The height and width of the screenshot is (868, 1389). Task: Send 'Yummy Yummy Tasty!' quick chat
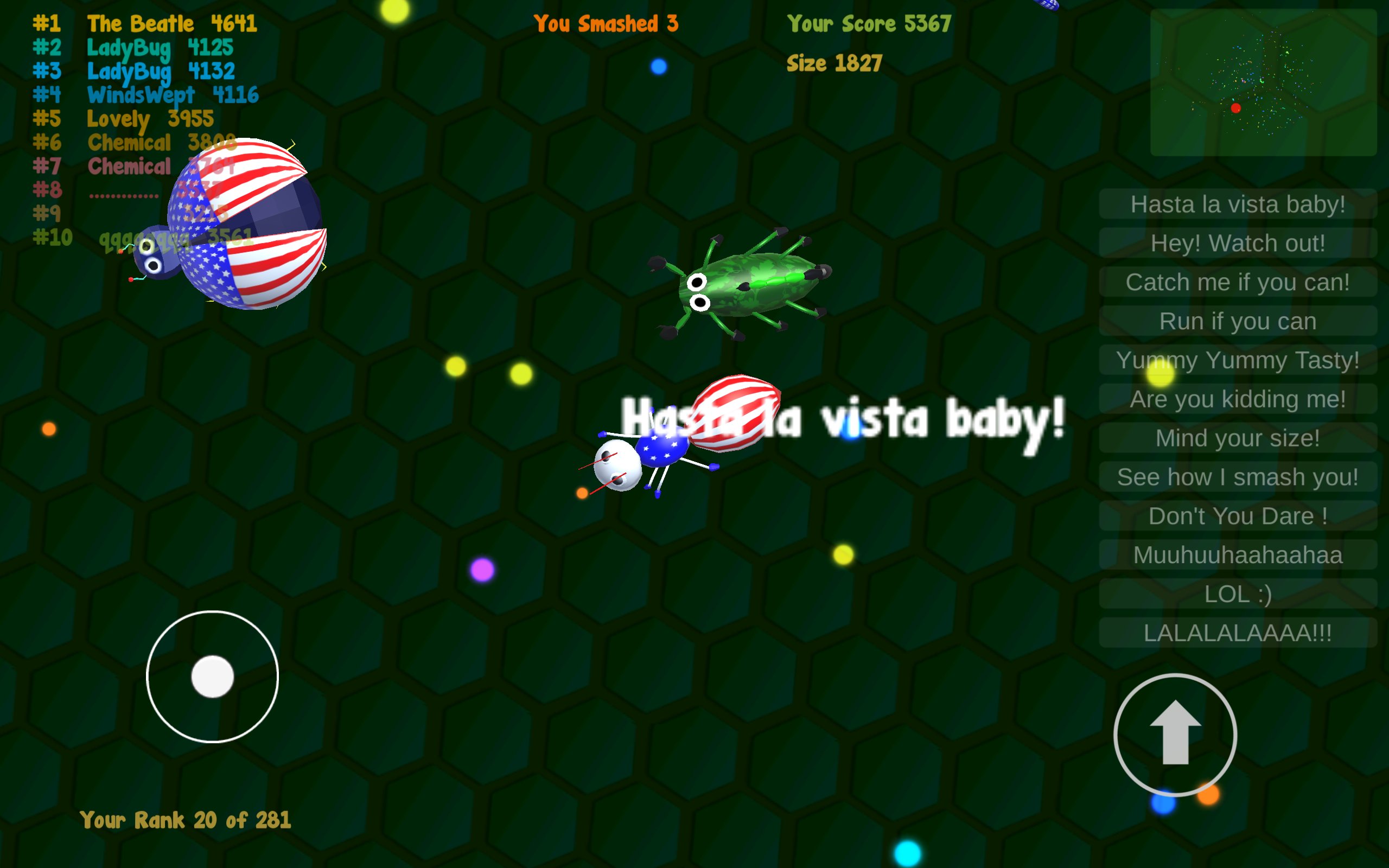coord(1237,360)
